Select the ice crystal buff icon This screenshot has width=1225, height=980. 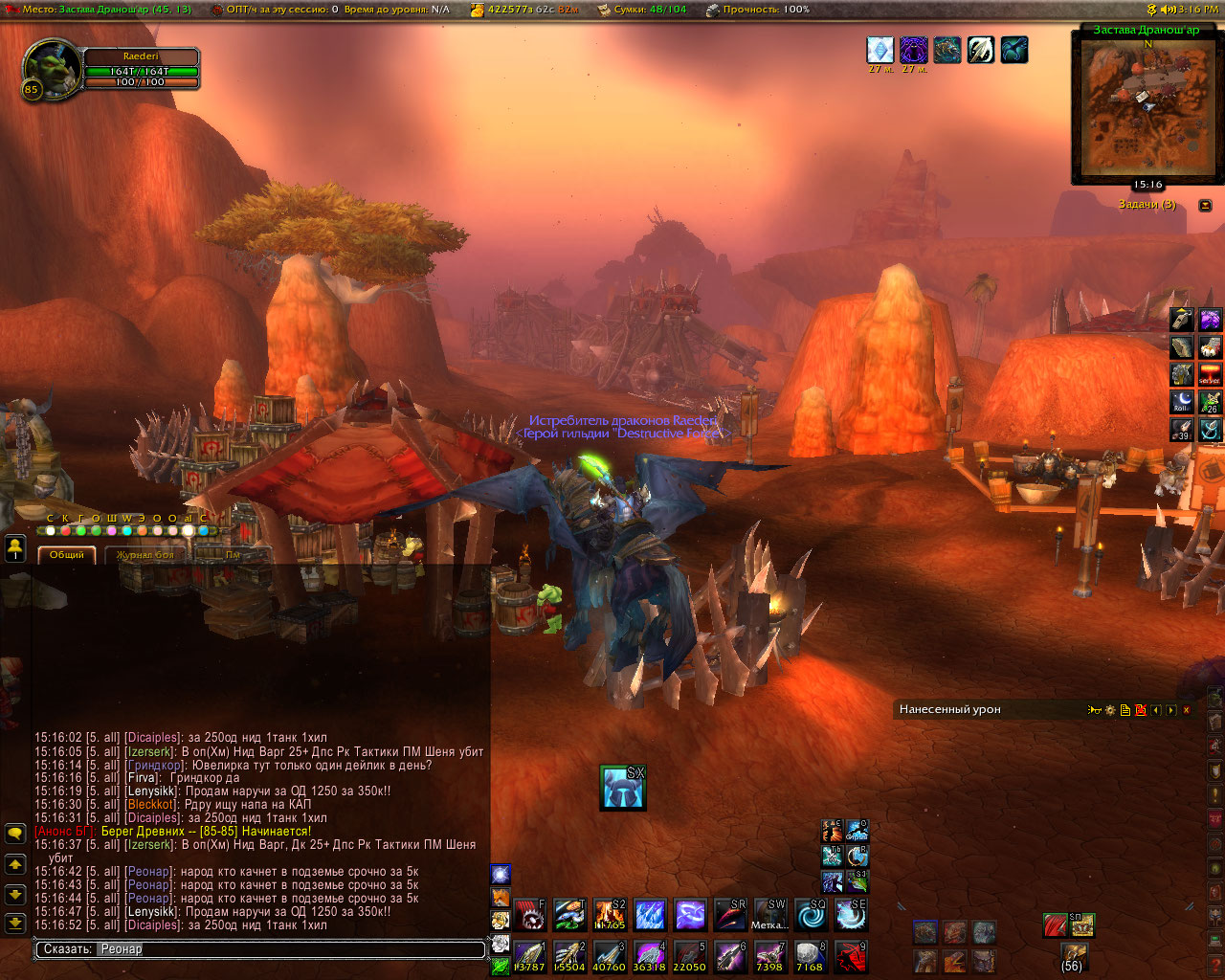(880, 50)
